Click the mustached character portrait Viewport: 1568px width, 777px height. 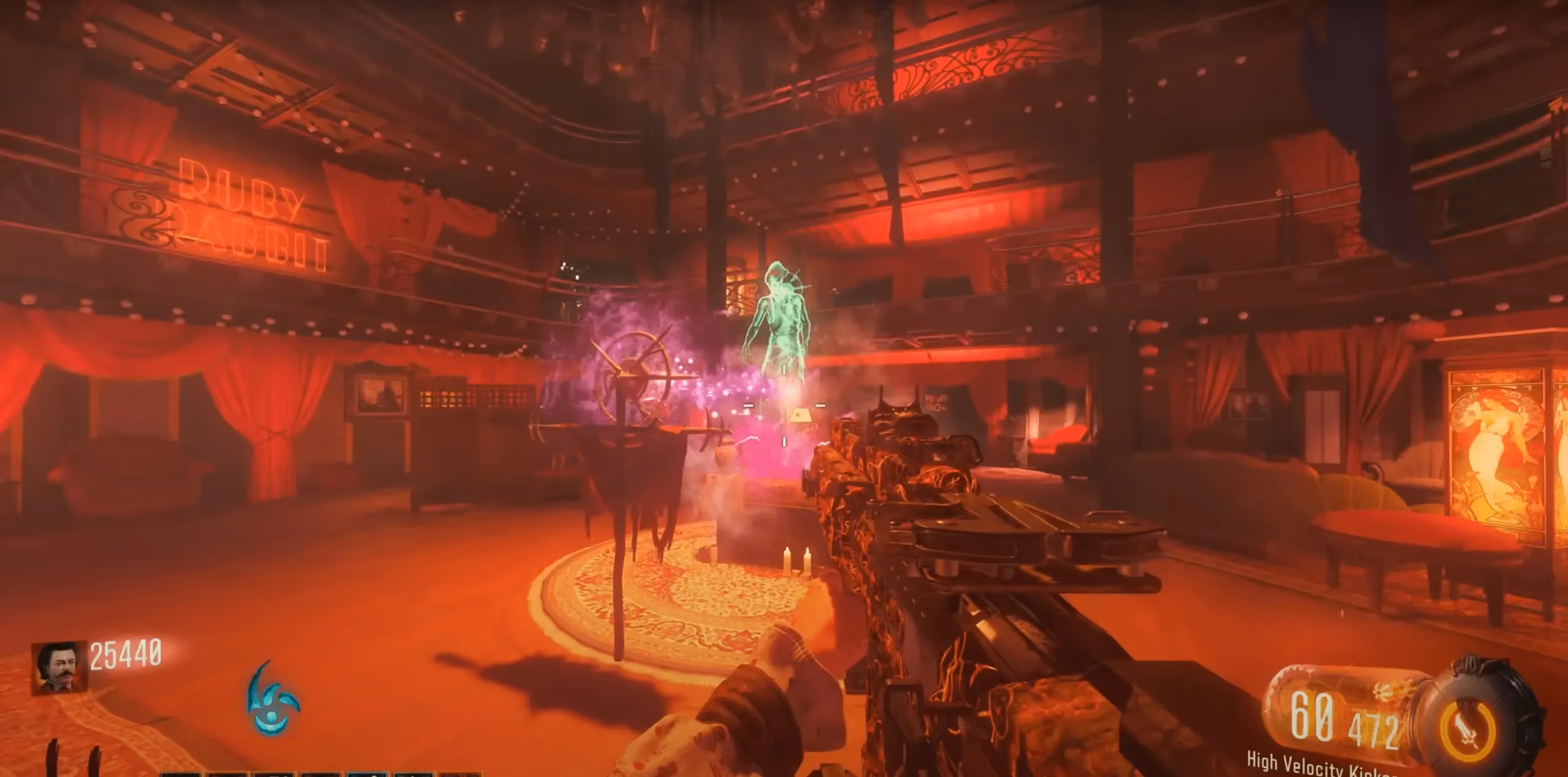pyautogui.click(x=58, y=669)
